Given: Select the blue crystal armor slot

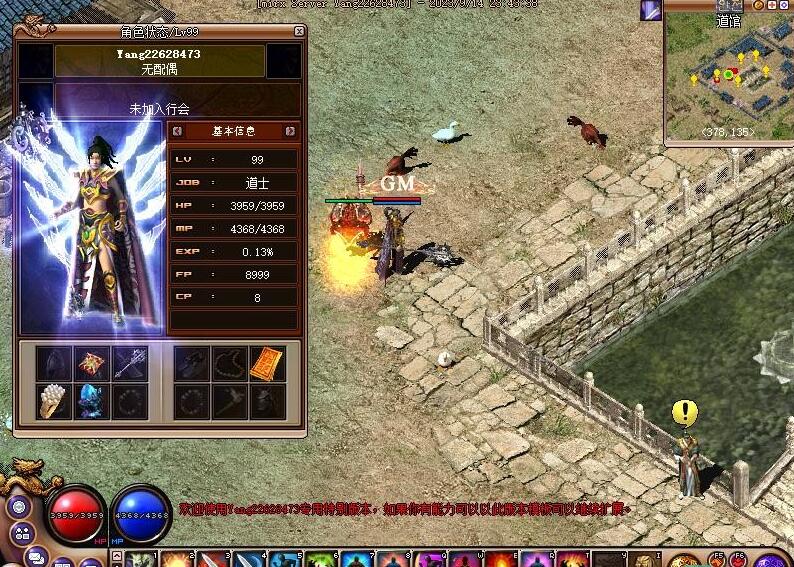Looking at the screenshot, I should click(92, 402).
